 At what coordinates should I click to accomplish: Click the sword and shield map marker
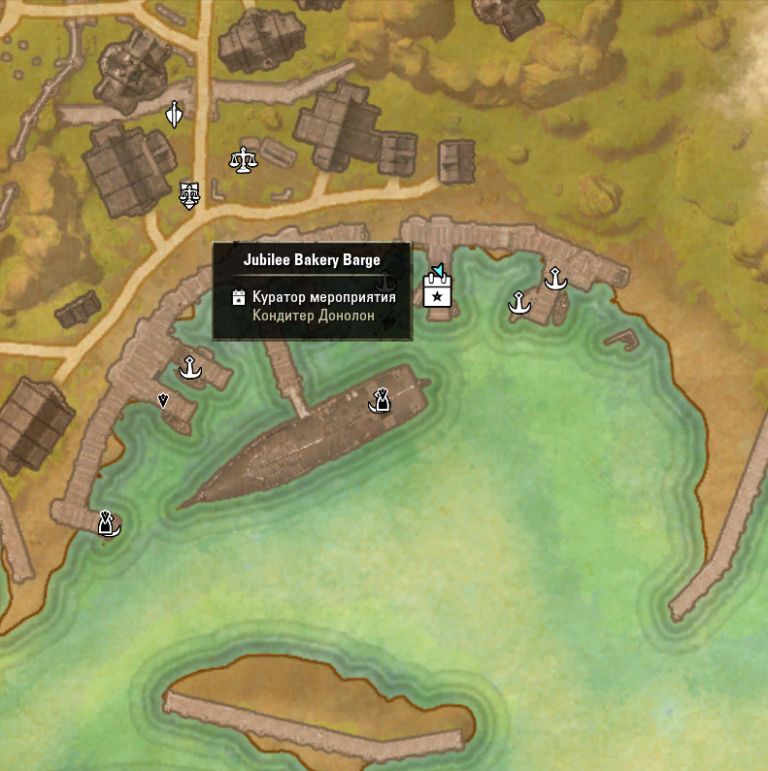click(174, 115)
